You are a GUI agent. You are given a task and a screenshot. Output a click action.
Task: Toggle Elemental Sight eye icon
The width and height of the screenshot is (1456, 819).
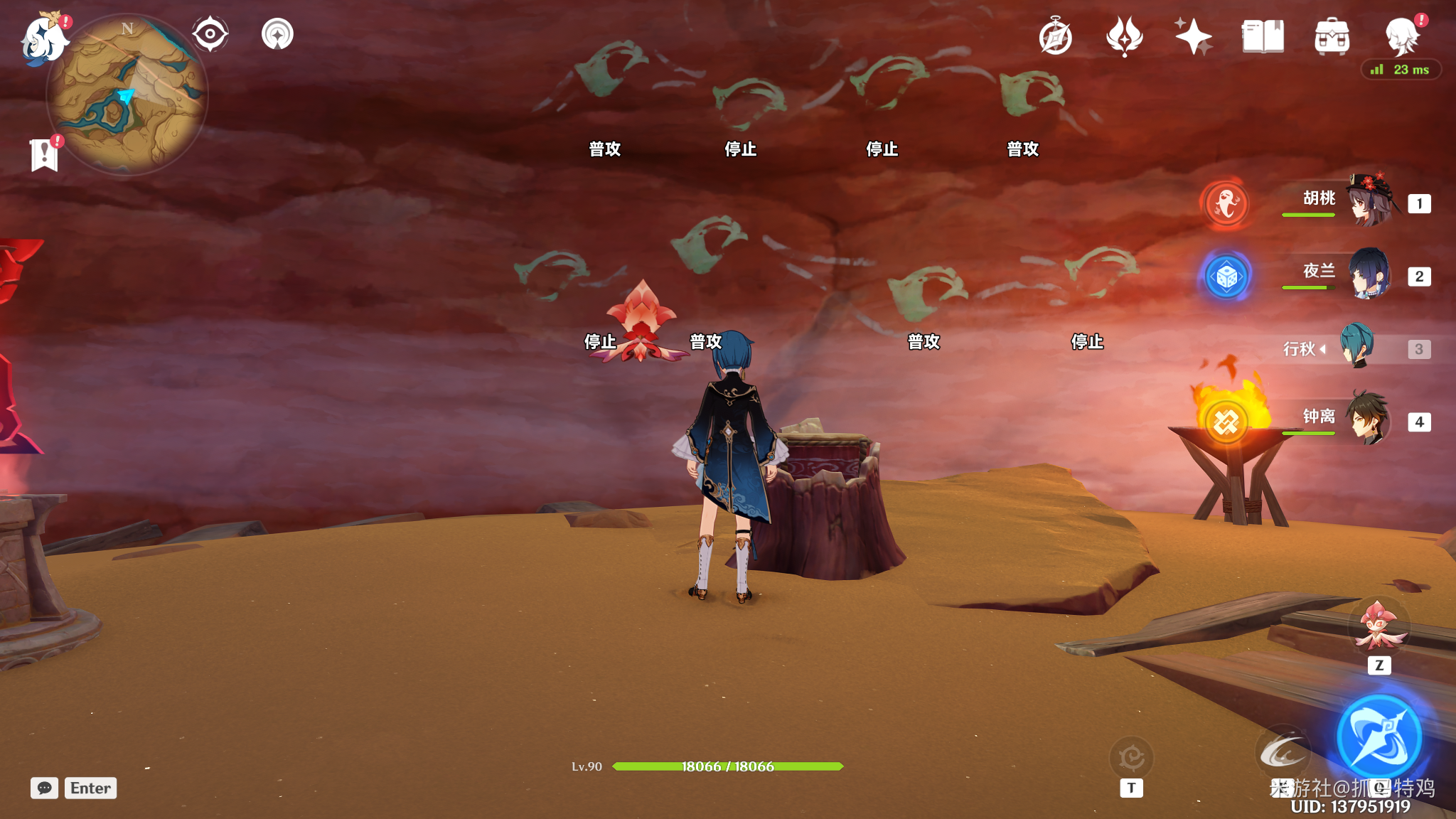[x=210, y=34]
